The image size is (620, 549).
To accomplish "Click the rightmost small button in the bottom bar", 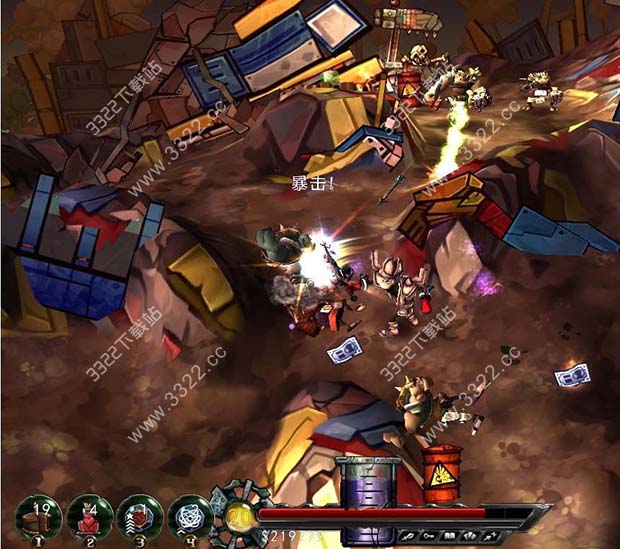I will pyautogui.click(x=492, y=536).
